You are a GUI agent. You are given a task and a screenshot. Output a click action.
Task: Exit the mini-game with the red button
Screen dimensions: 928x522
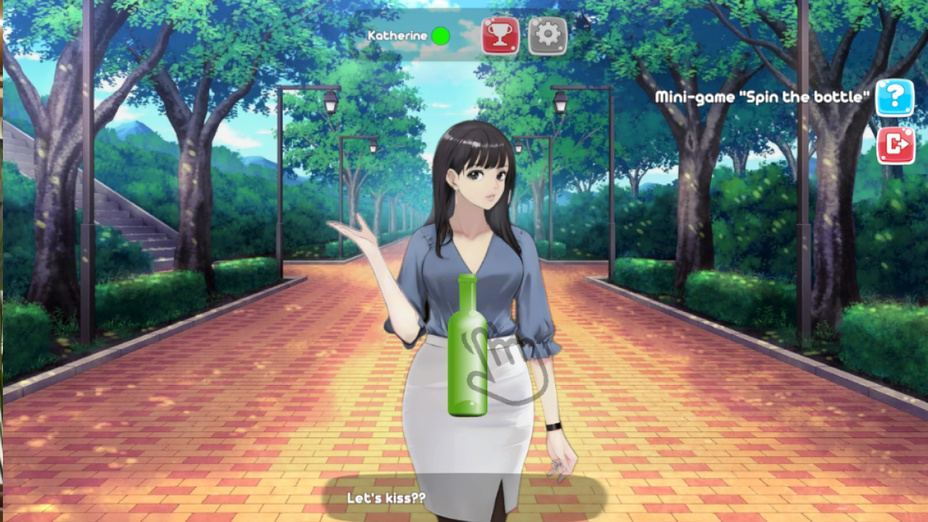point(894,145)
